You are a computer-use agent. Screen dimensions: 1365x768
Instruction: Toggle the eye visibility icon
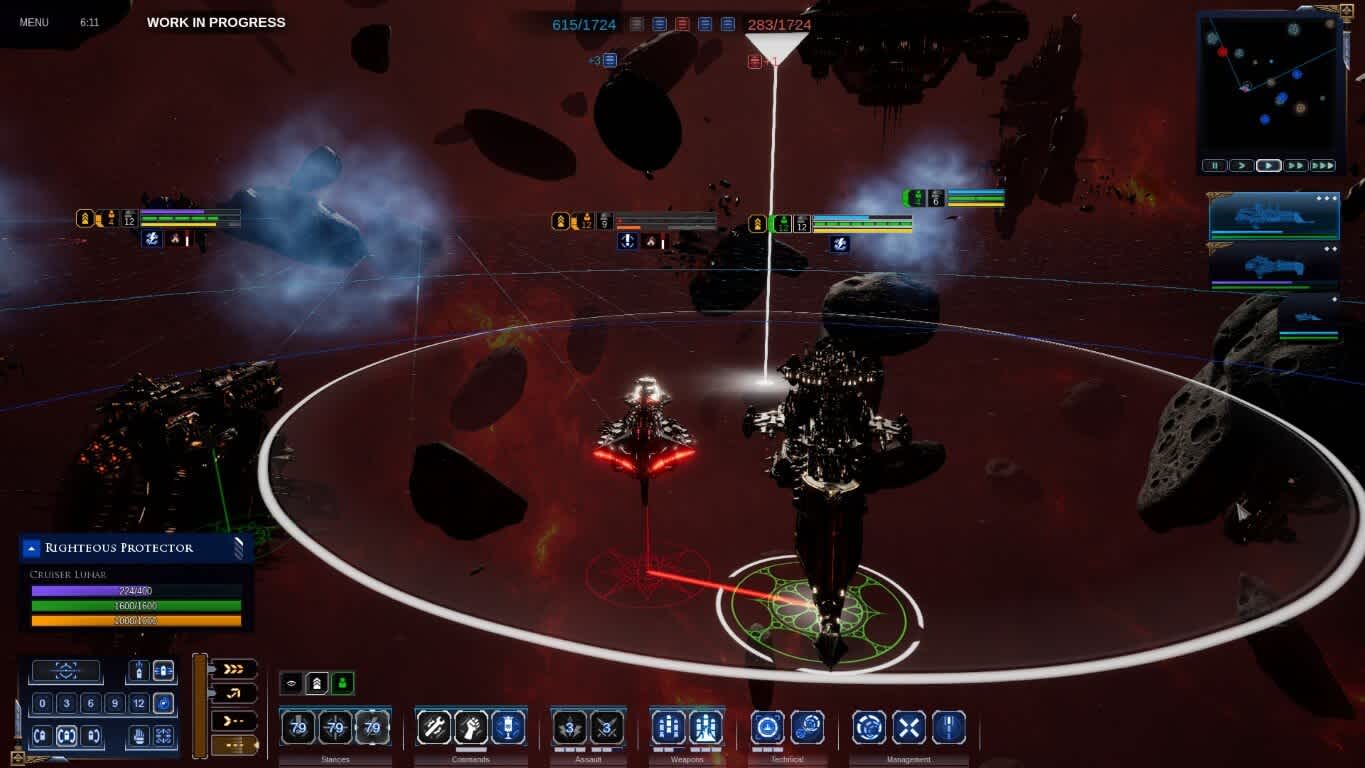coord(291,683)
